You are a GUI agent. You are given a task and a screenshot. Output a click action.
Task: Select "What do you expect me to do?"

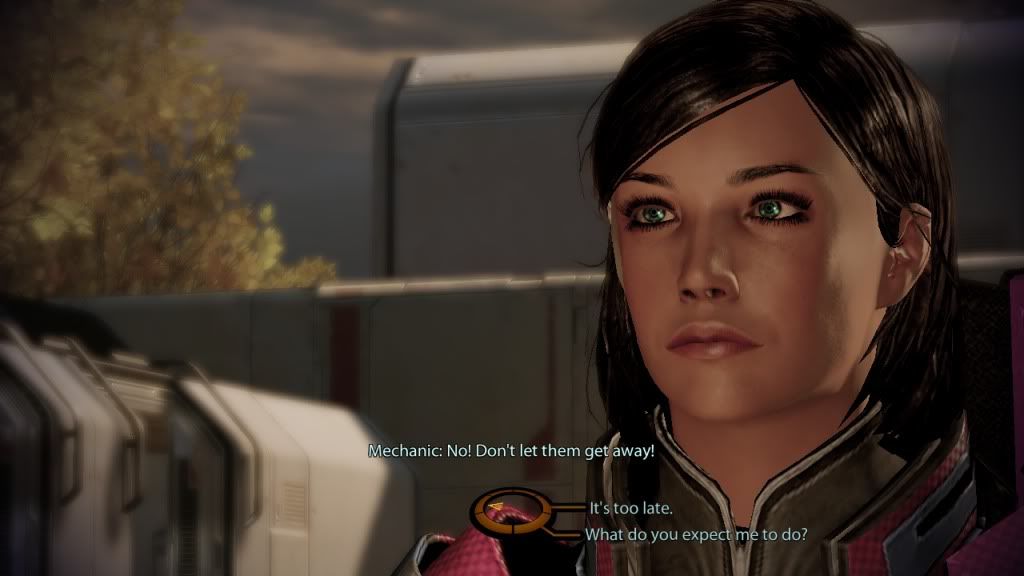pos(697,534)
